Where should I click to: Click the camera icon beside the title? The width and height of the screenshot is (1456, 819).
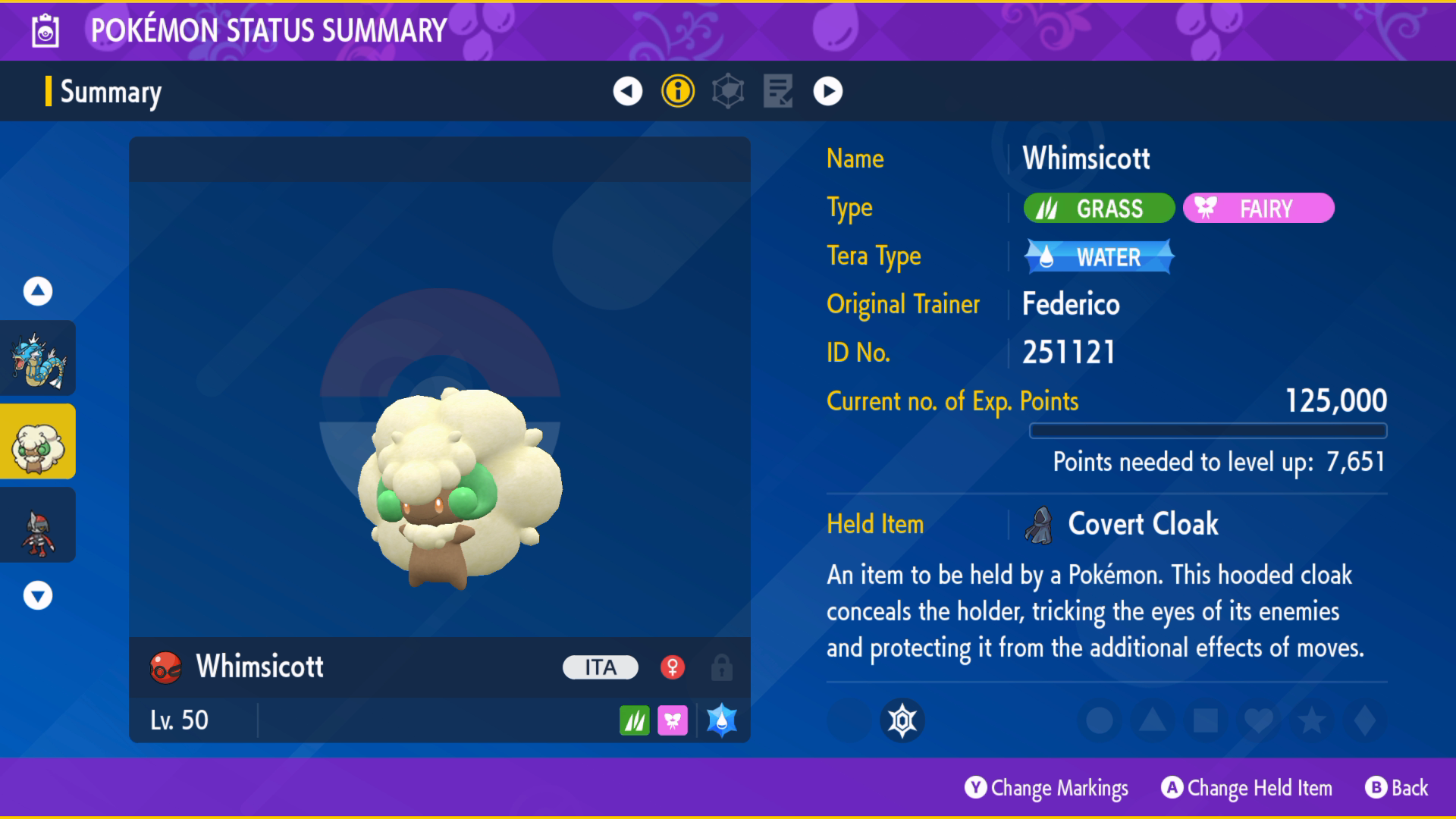(x=45, y=30)
